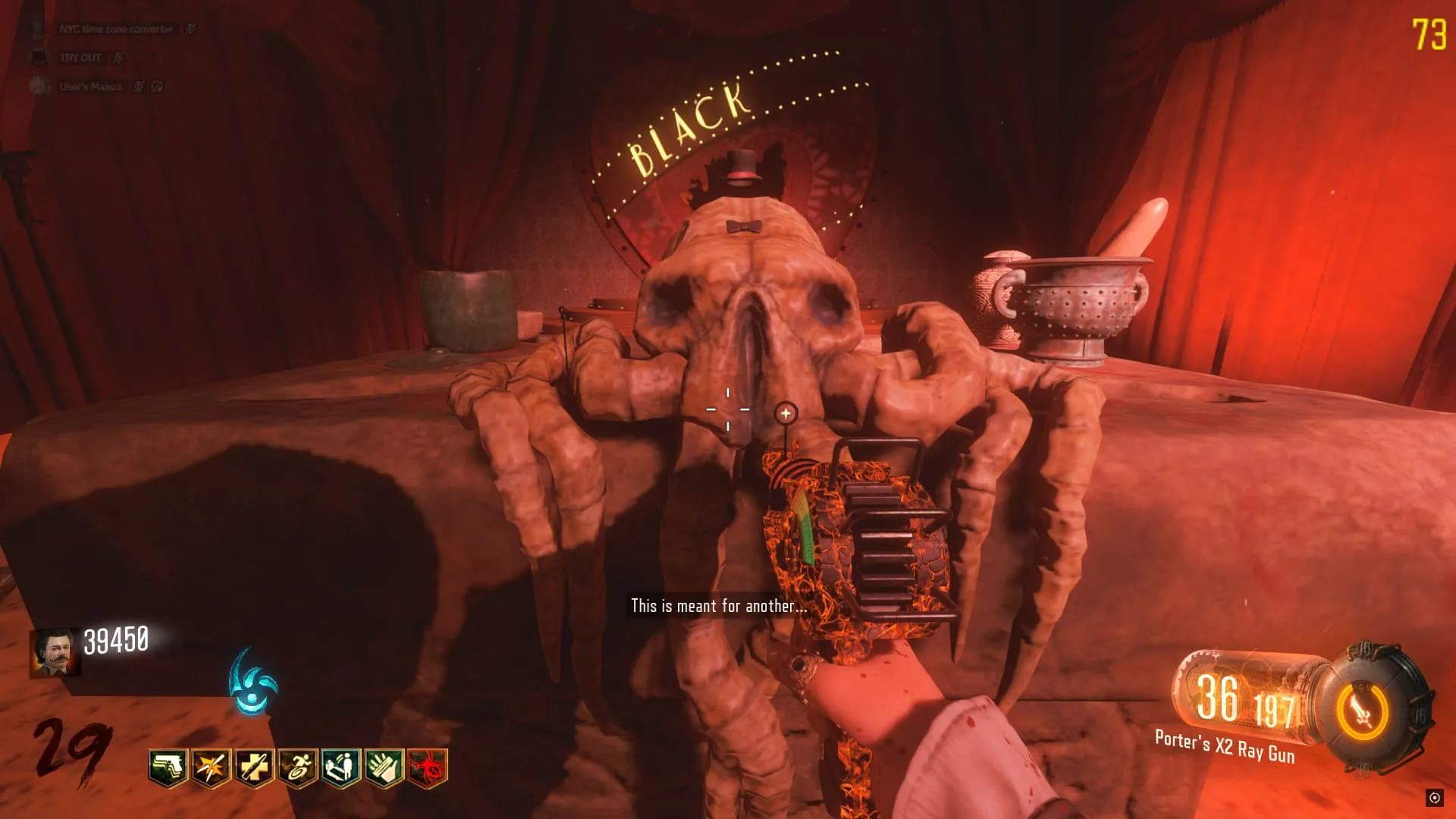Click the Quick Revive perk icon
1456x819 pixels.
[340, 768]
